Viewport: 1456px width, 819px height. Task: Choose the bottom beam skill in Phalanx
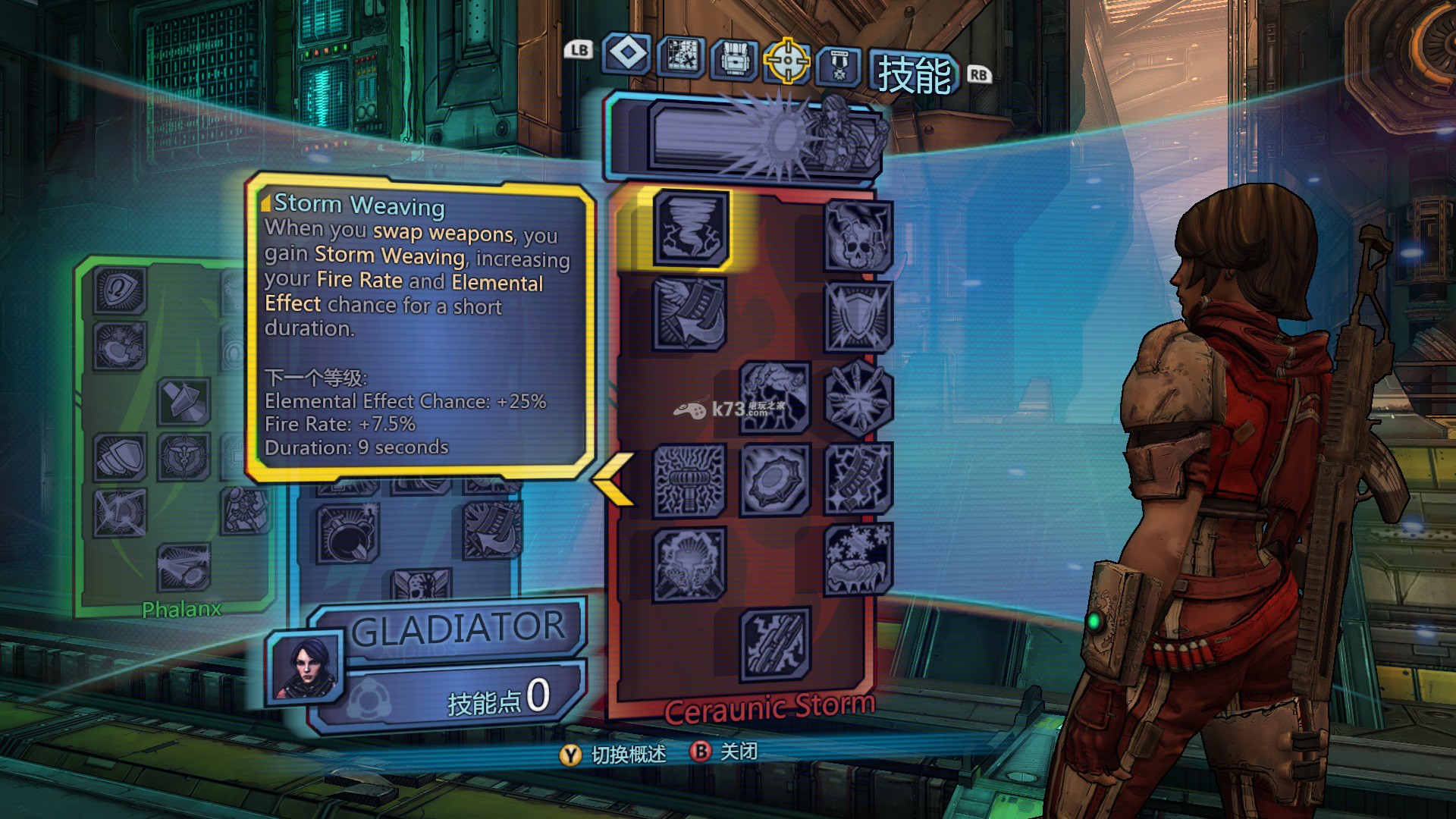[184, 568]
